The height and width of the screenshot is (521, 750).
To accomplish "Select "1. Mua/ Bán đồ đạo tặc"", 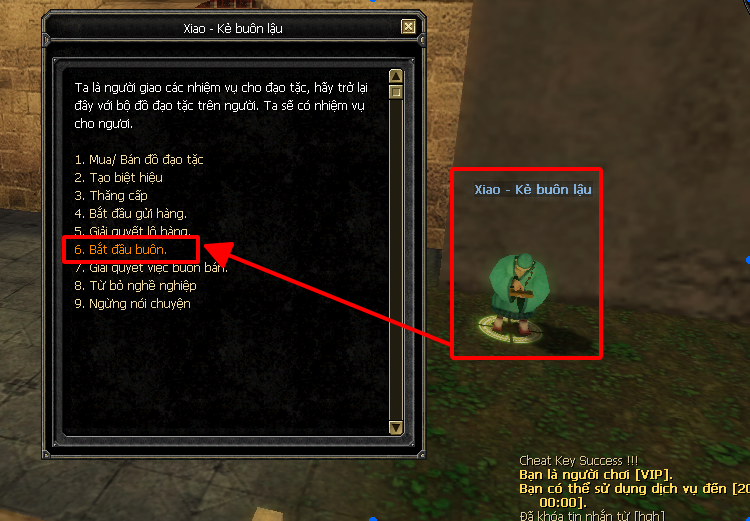I will (x=139, y=160).
